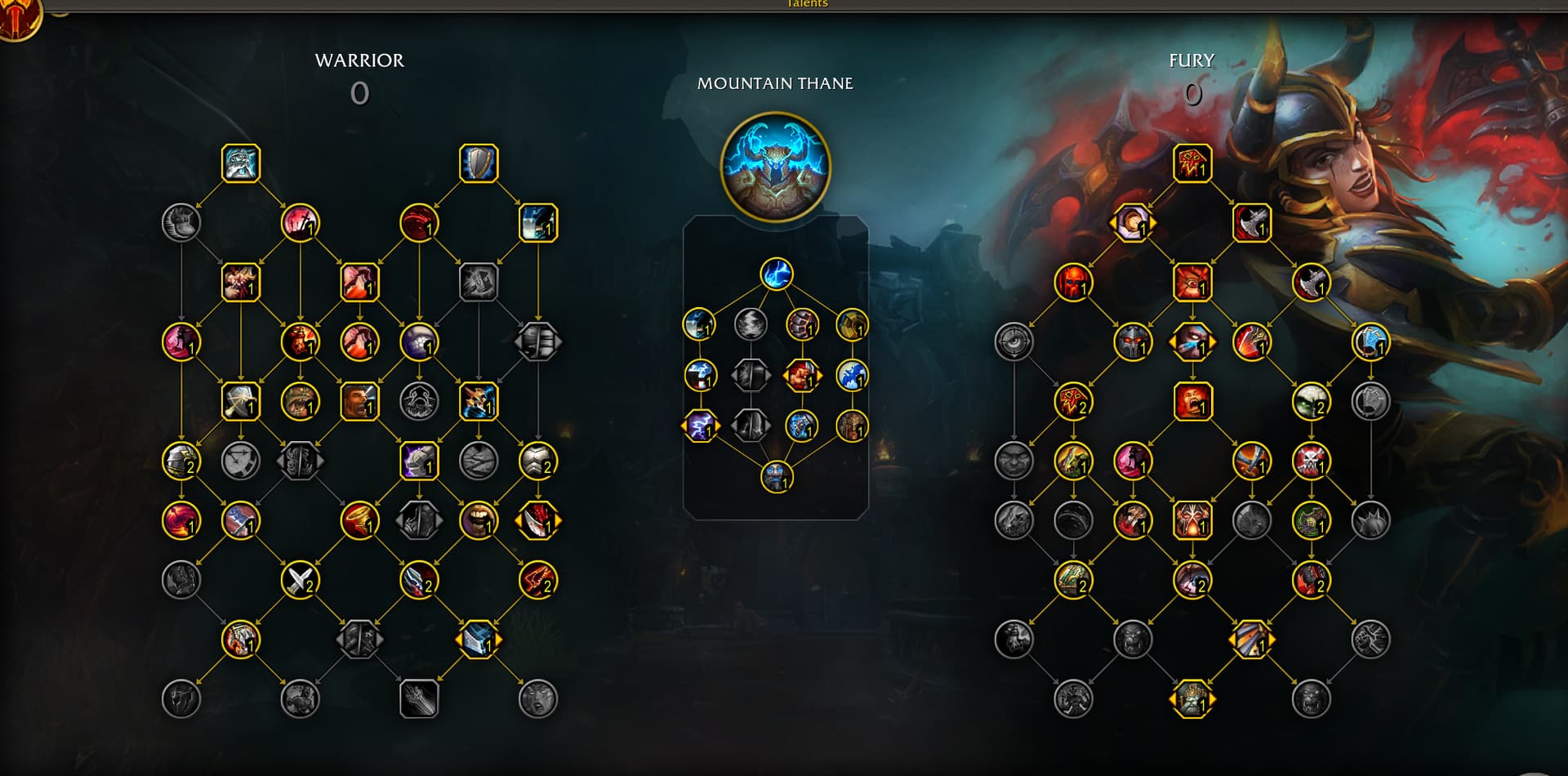
Task: Click the white skull and crossbones talent
Action: pyautogui.click(x=1311, y=462)
